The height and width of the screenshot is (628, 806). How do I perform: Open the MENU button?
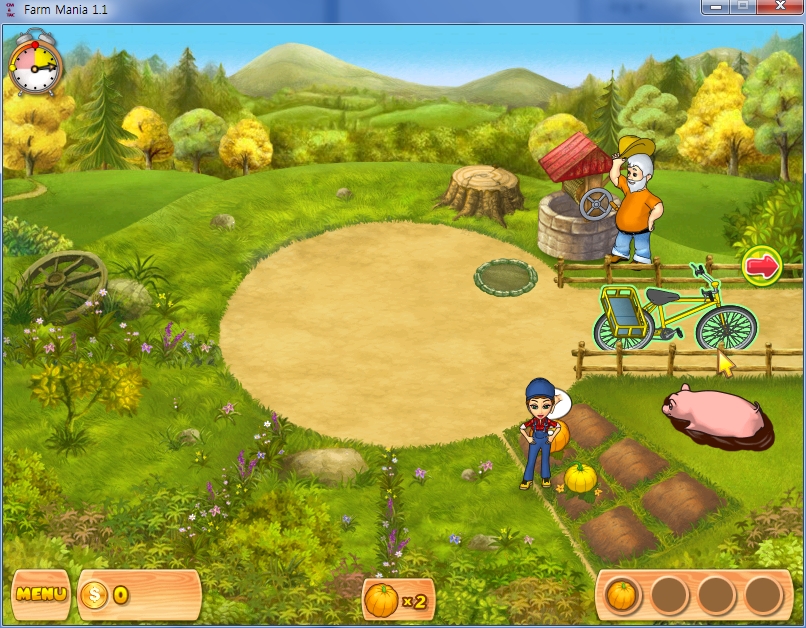tap(40, 594)
